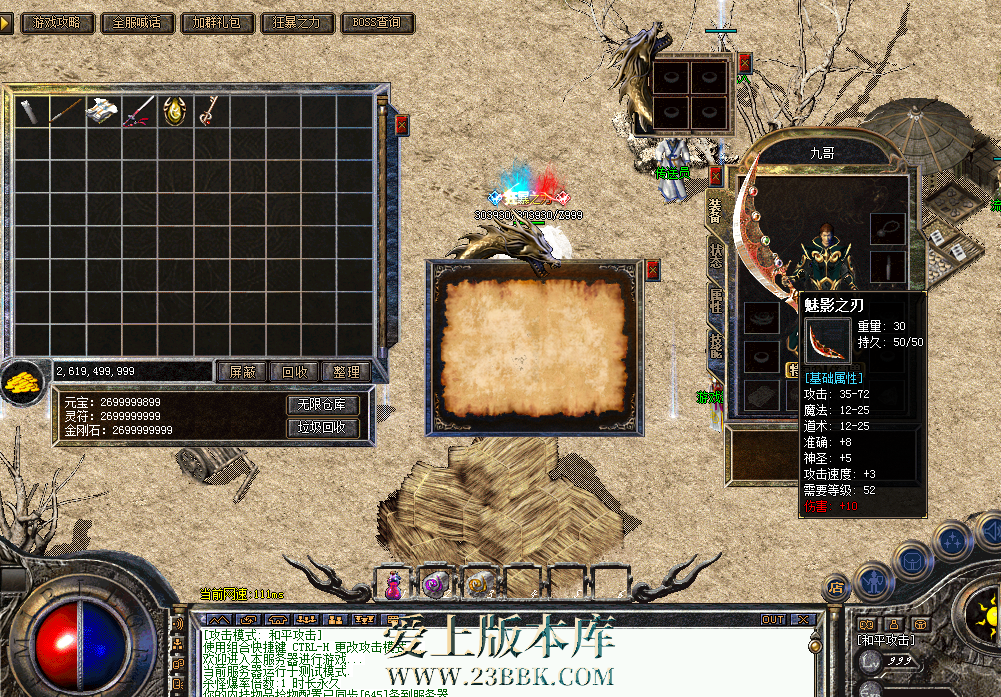Open the shop via the 店 icon
This screenshot has height=697, width=1001.
click(x=837, y=589)
